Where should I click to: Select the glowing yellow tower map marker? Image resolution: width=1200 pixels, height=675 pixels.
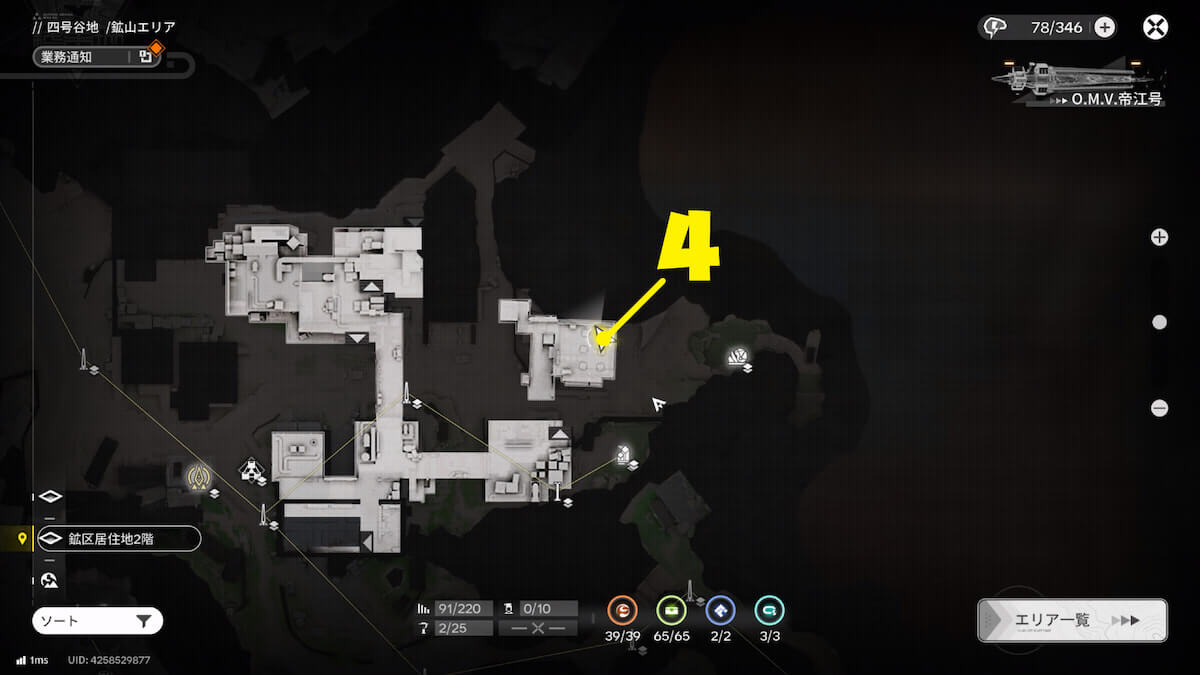[x=201, y=474]
